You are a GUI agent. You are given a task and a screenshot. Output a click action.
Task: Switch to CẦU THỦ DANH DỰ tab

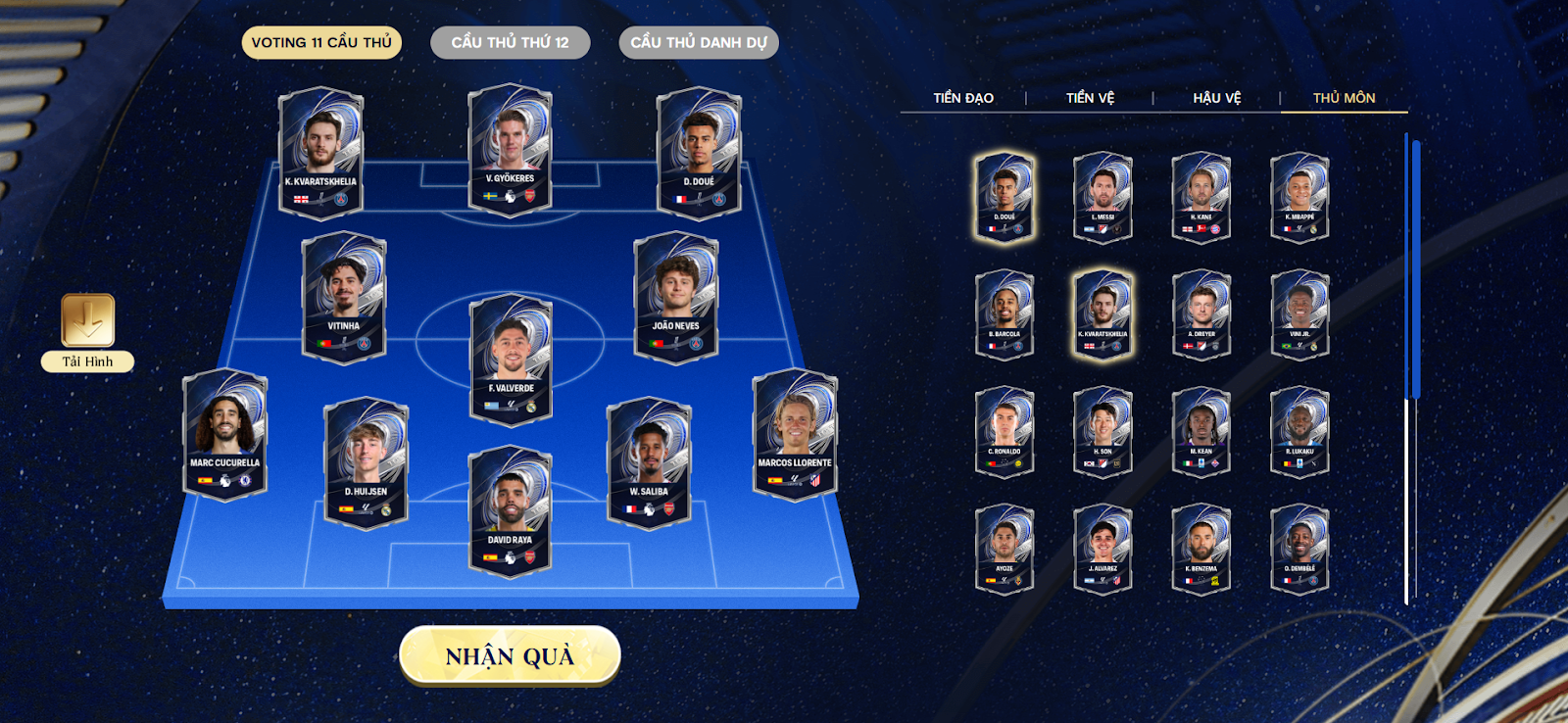697,42
